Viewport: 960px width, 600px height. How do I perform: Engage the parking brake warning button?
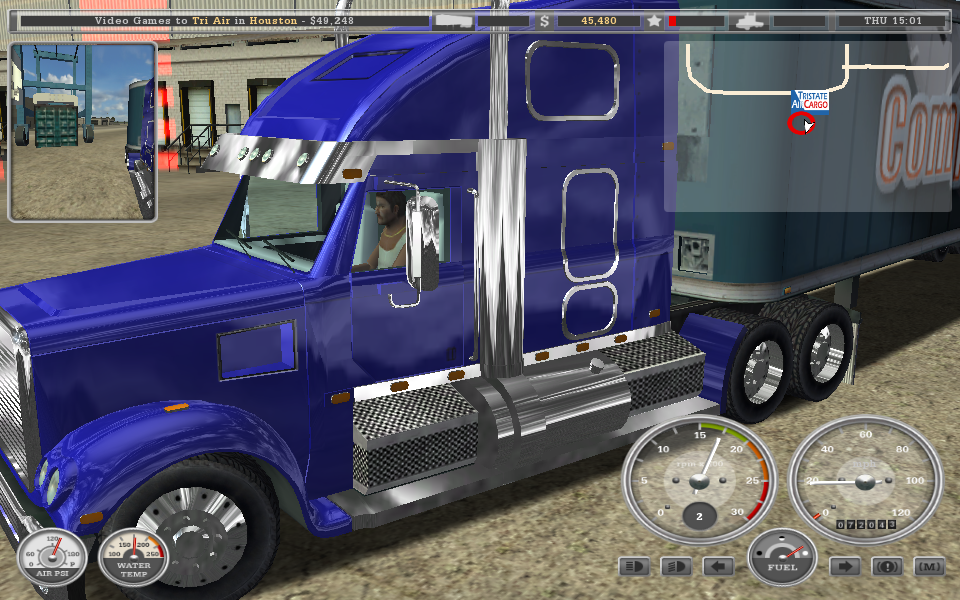887,567
